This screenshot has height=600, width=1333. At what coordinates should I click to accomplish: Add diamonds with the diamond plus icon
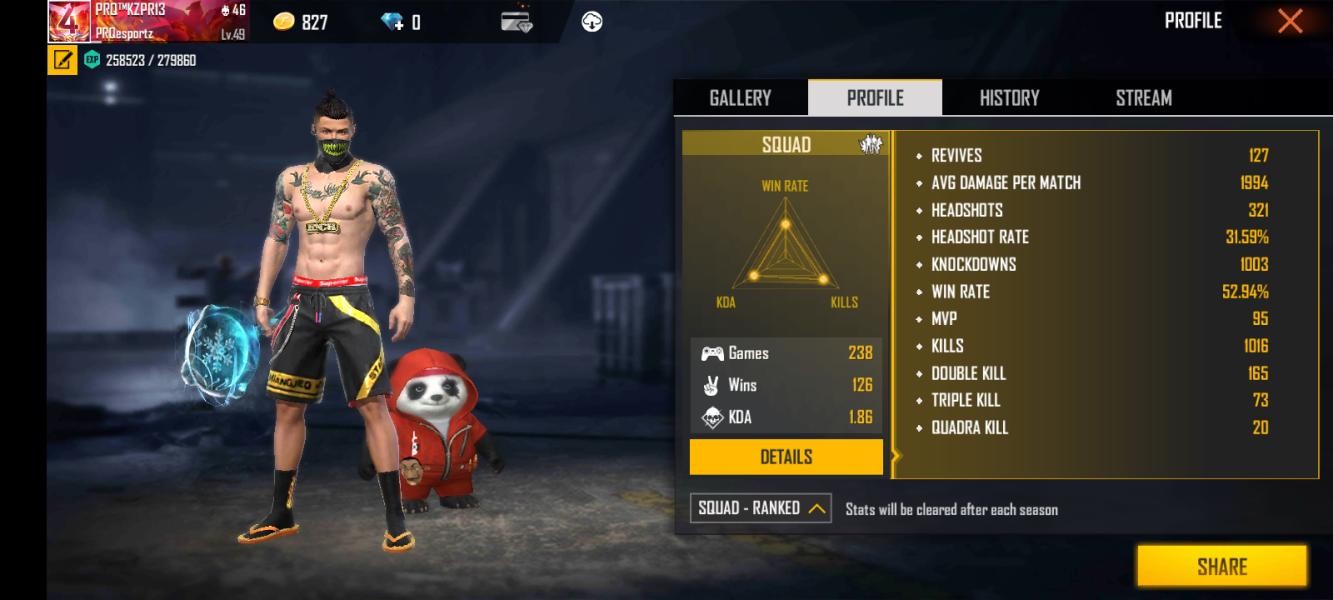pyautogui.click(x=393, y=22)
